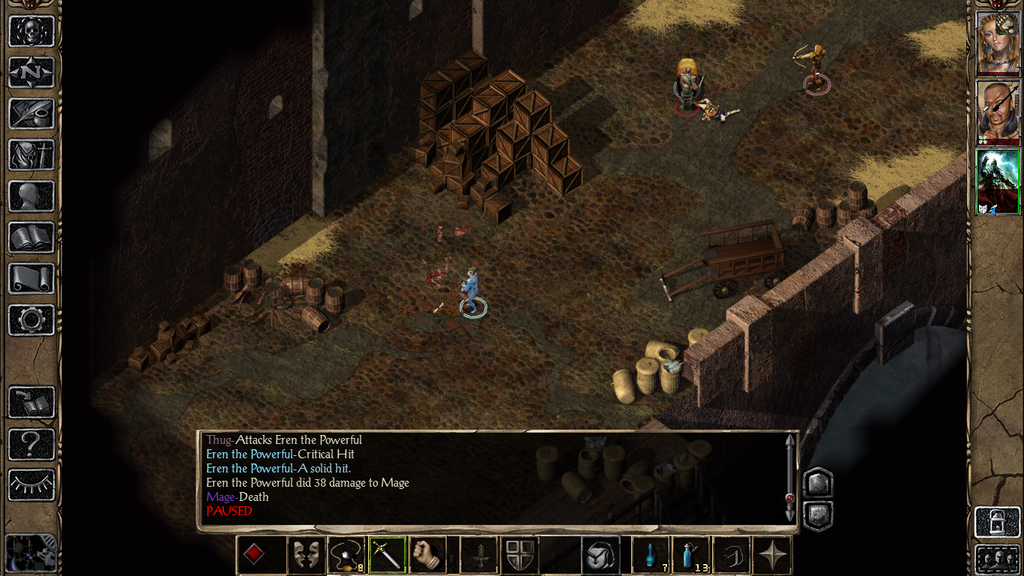The height and width of the screenshot is (576, 1024).
Task: Open the character record head icon
Action: 31,196
